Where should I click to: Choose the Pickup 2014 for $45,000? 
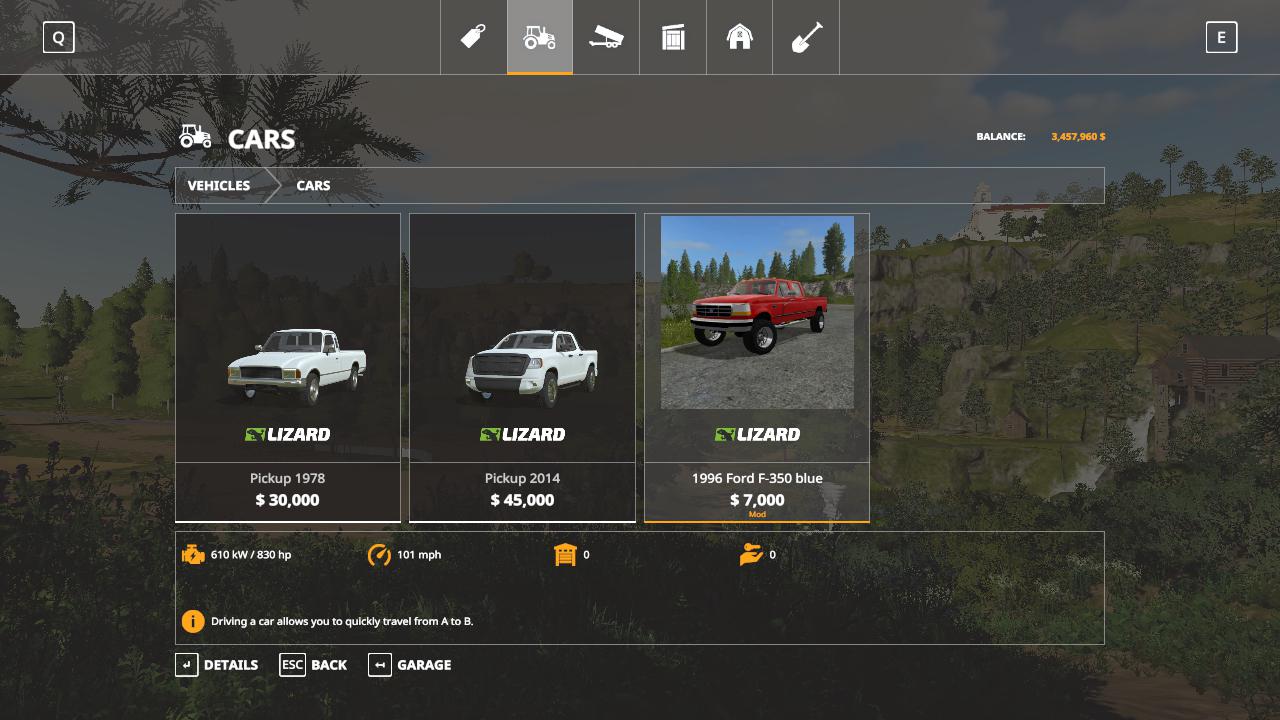click(522, 367)
